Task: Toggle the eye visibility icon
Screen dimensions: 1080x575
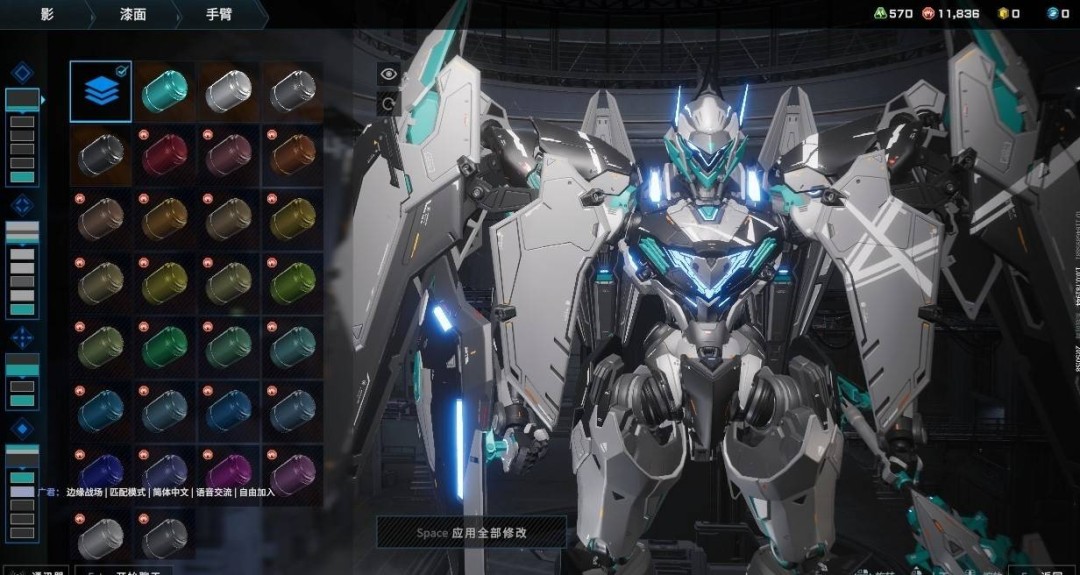Action: coord(388,73)
